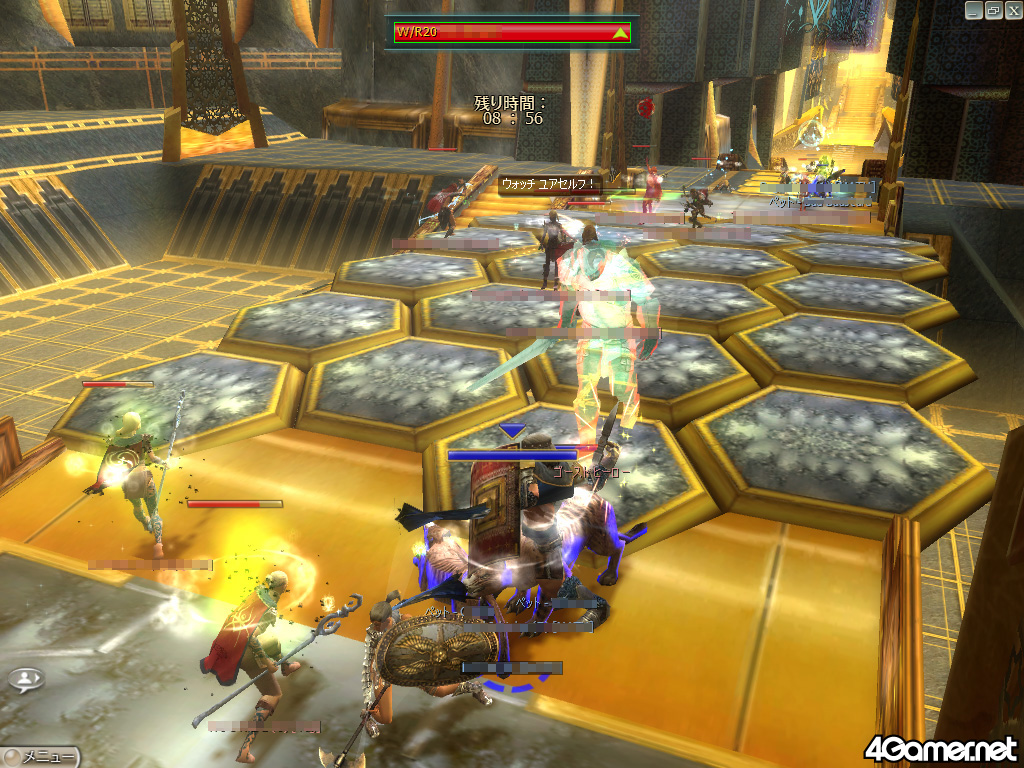Image resolution: width=1024 pixels, height=768 pixels.
Task: Minimize the game window
Action: (973, 10)
